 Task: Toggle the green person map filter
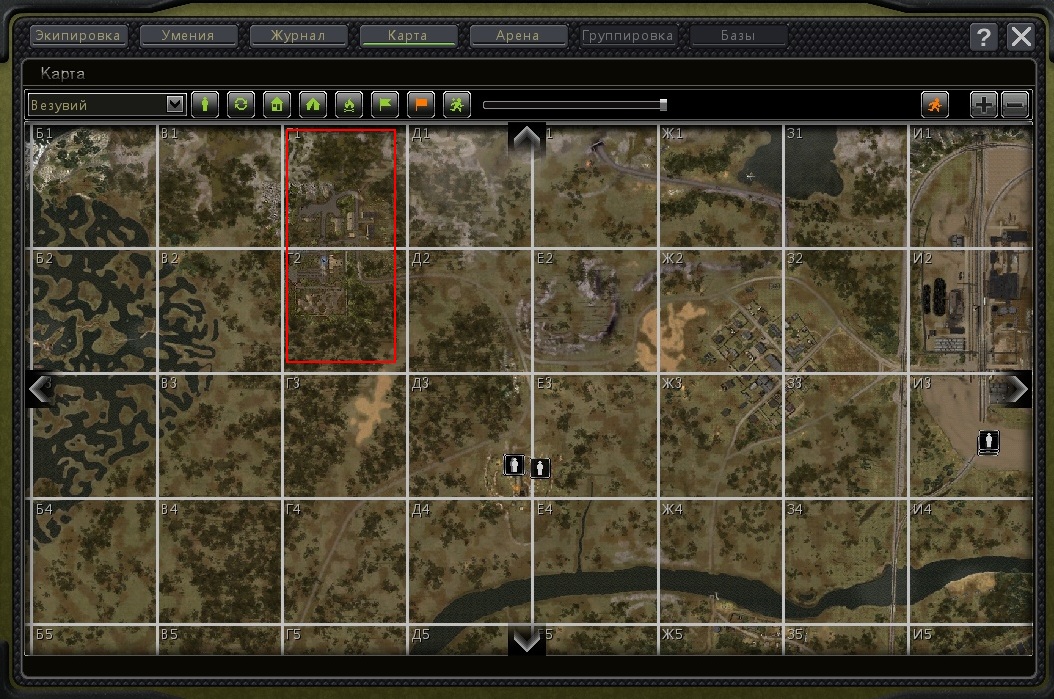coord(205,103)
